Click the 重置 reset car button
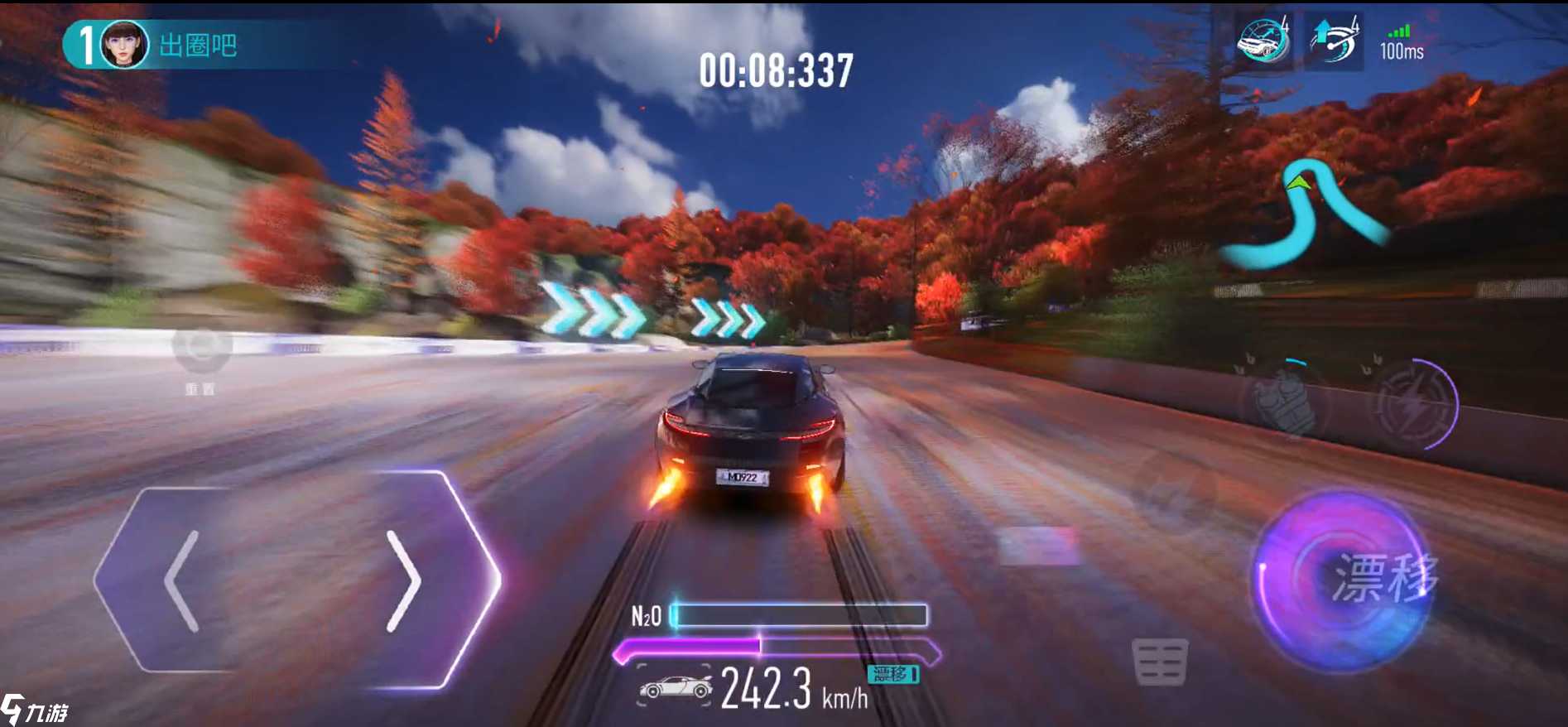1568x727 pixels. tap(201, 353)
